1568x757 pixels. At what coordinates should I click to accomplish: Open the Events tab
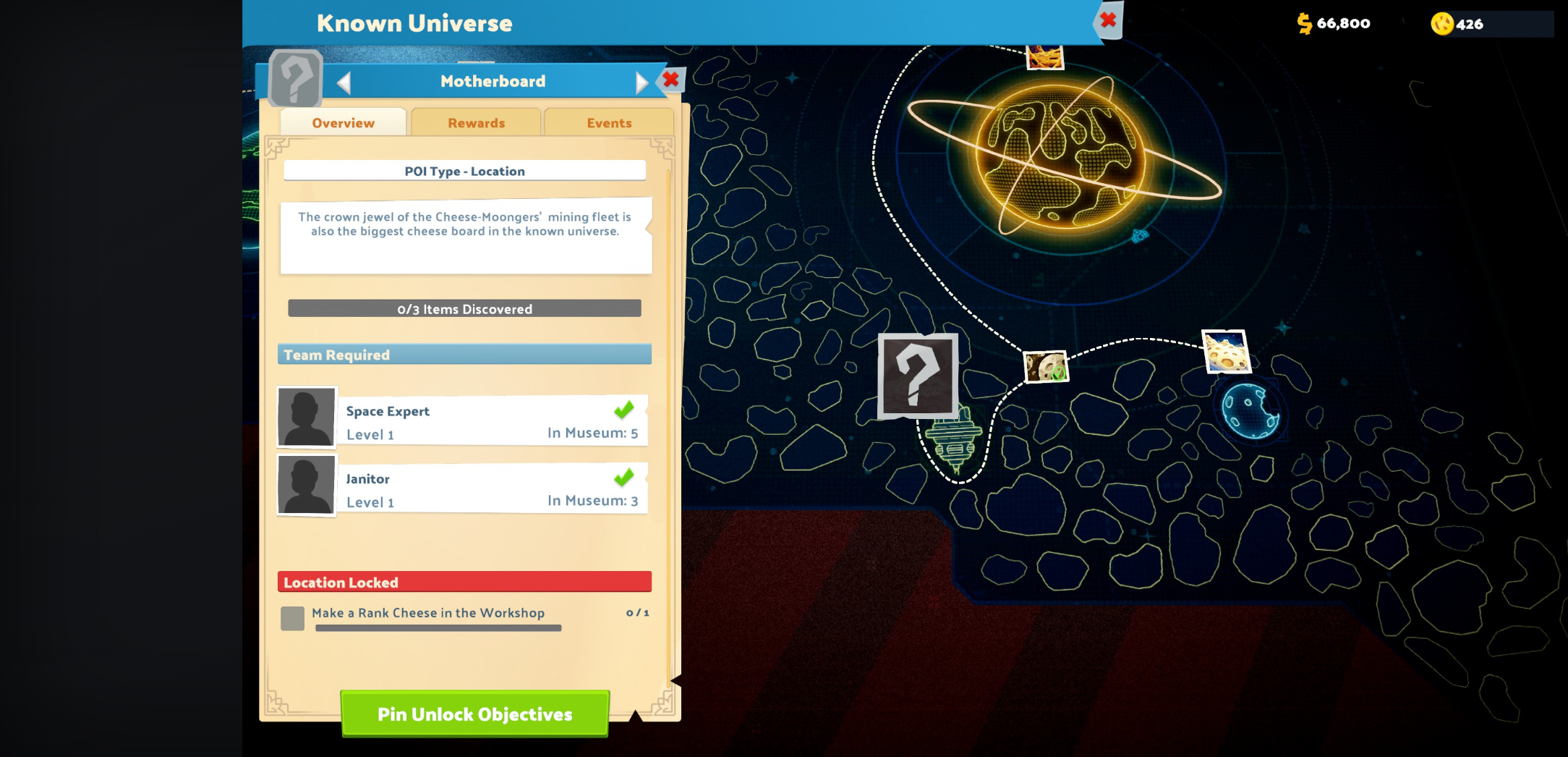pos(608,122)
